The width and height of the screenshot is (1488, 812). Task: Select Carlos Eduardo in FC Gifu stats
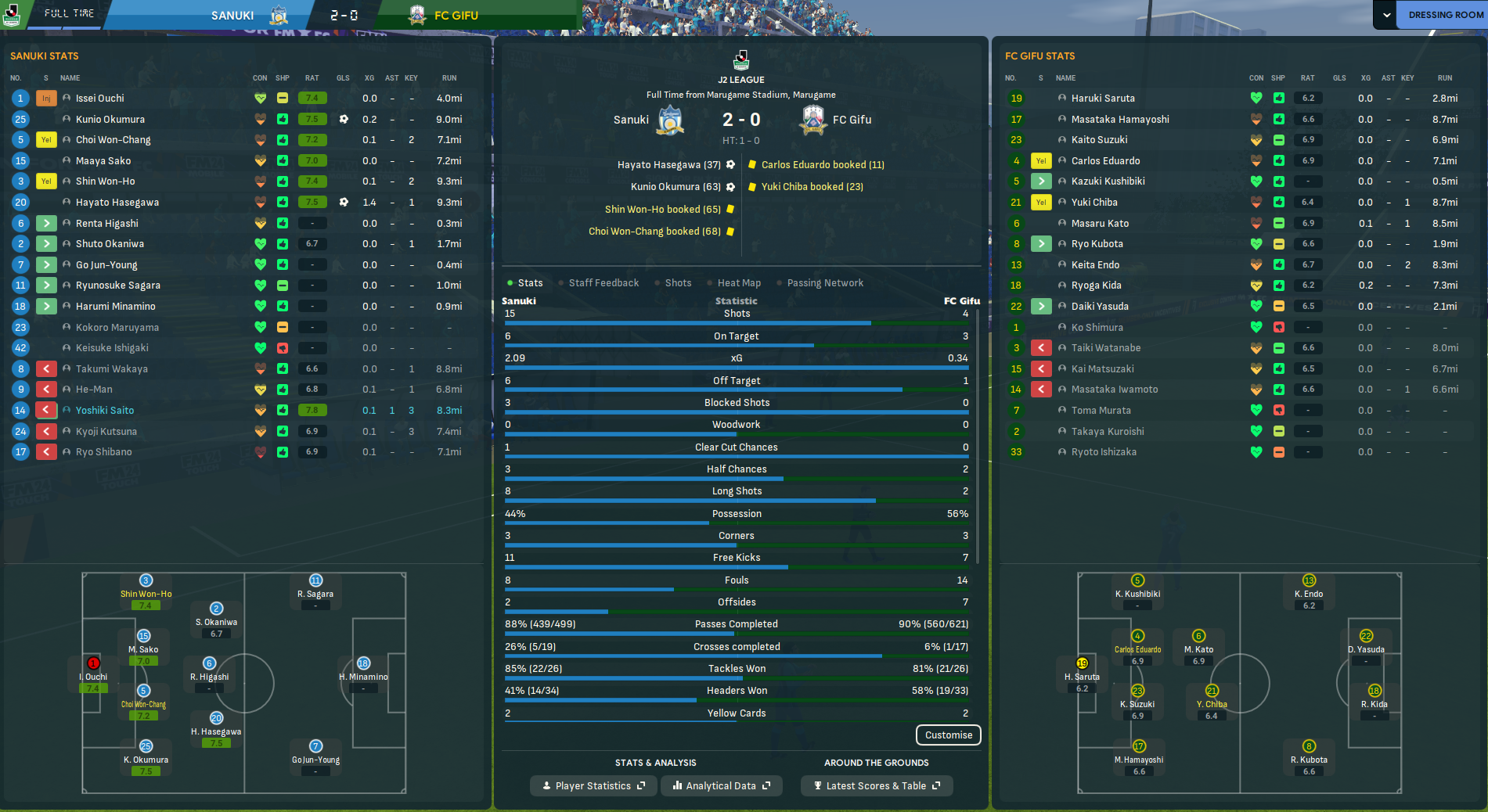point(1105,161)
